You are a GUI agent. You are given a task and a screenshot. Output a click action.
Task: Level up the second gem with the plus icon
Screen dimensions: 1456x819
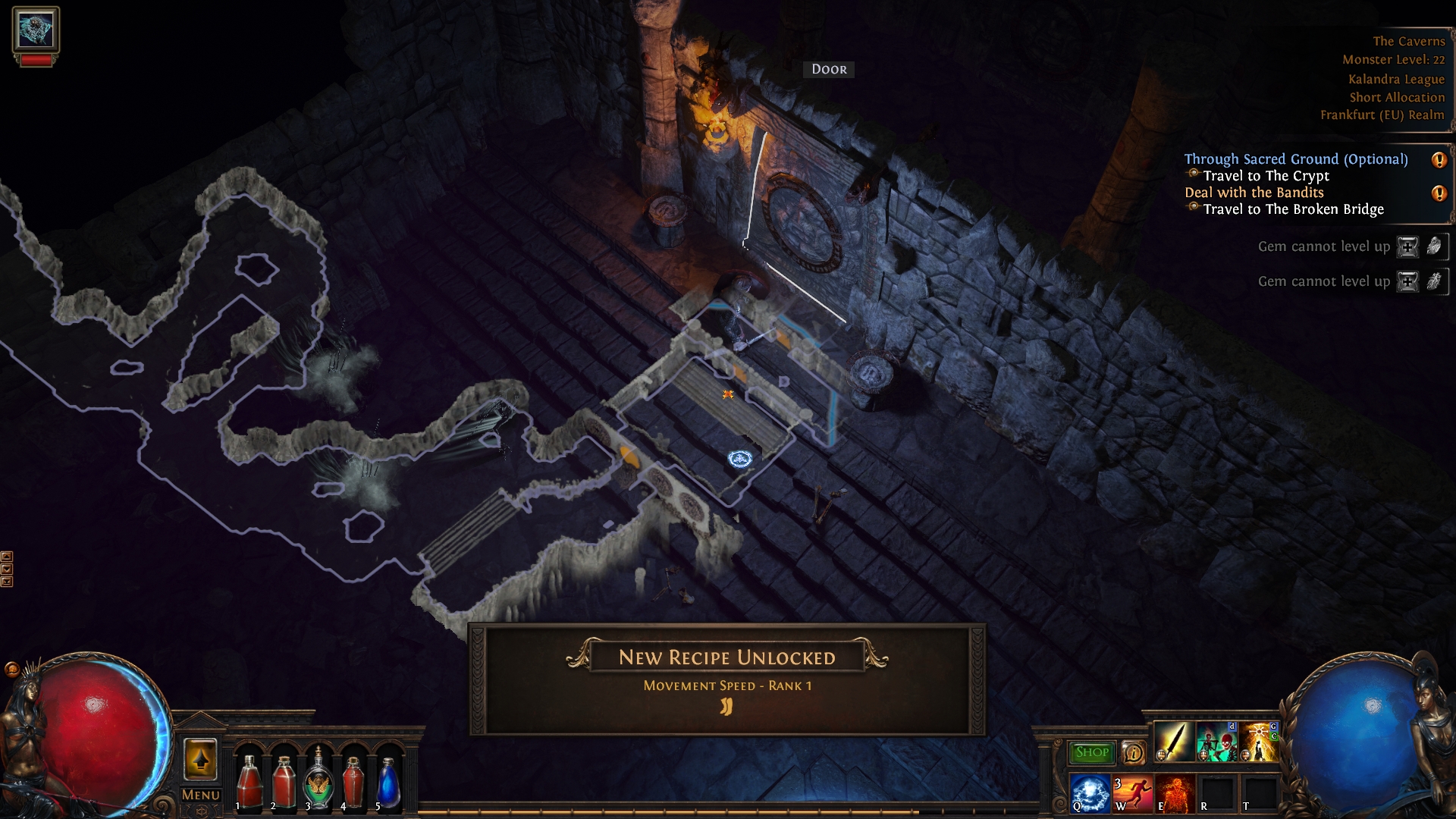(x=1408, y=281)
